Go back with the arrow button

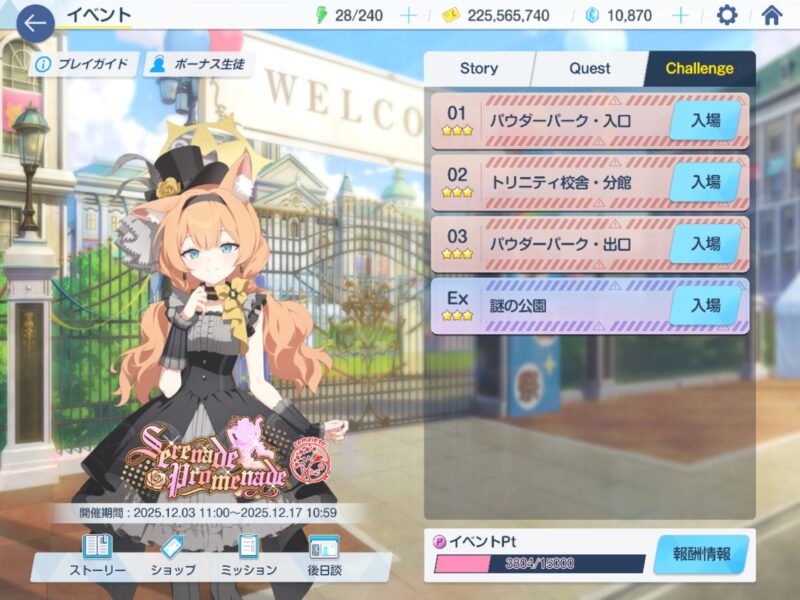coord(35,23)
